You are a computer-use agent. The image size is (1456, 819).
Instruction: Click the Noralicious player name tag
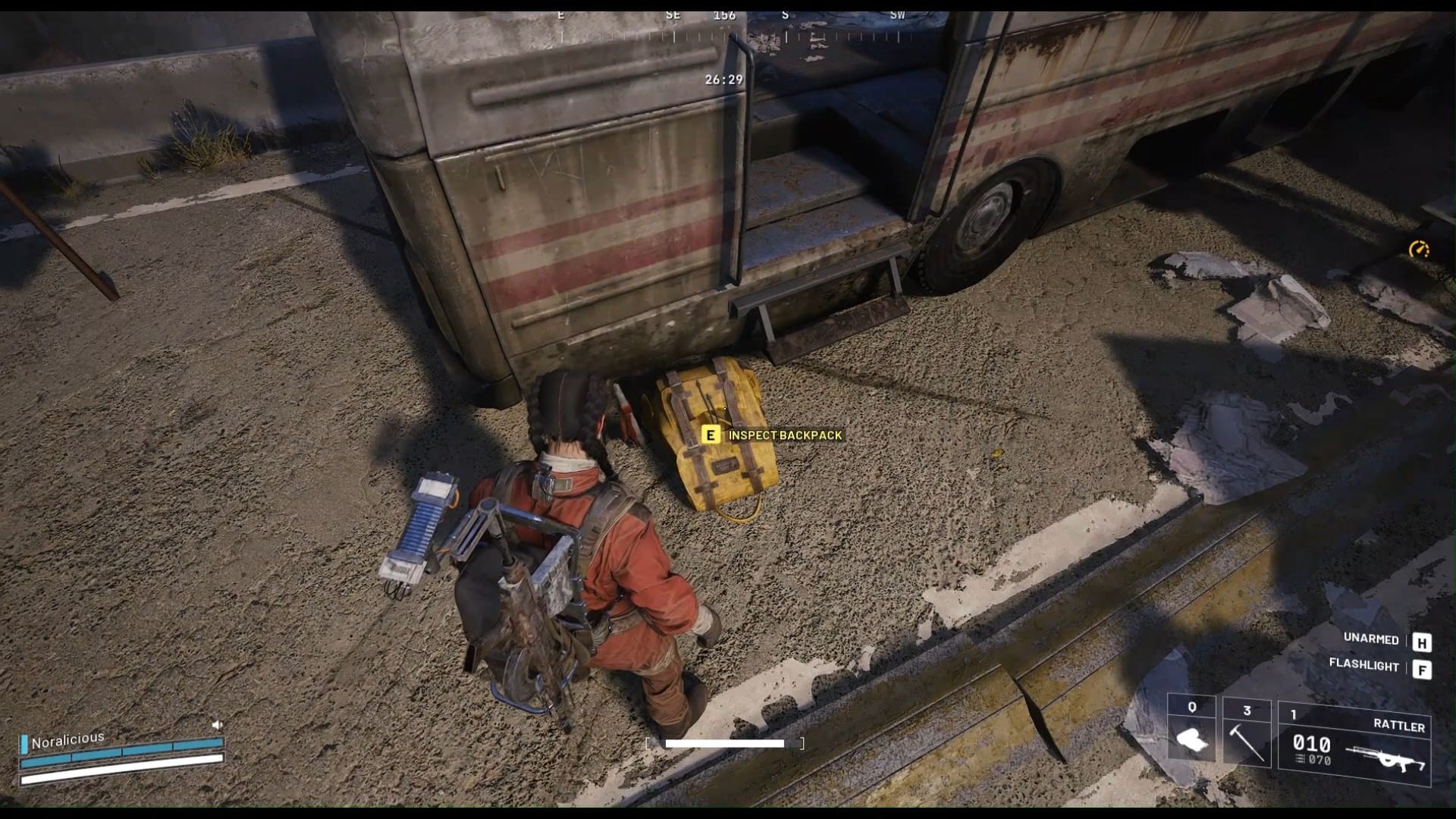(67, 739)
